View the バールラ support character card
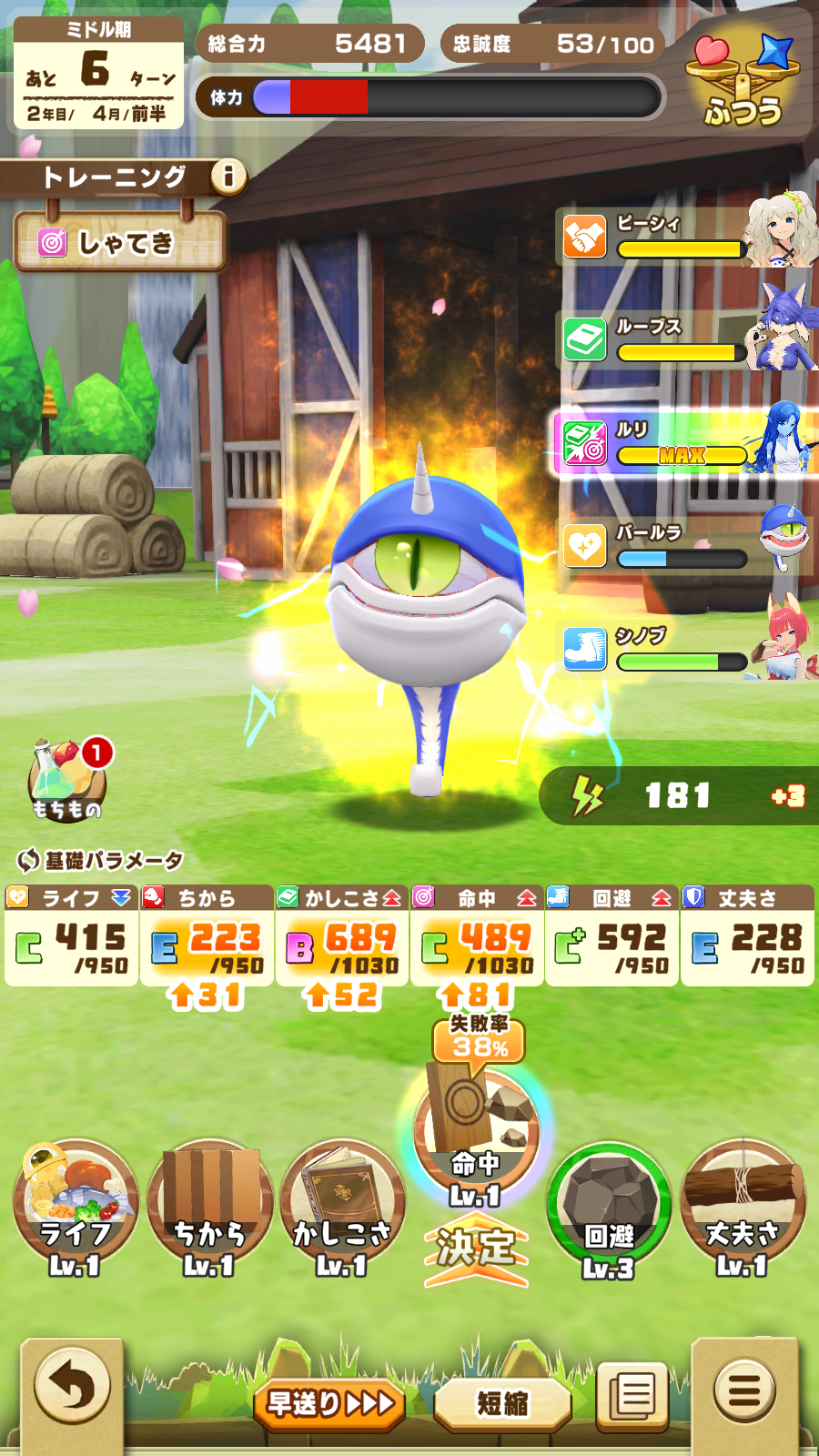 (x=682, y=545)
